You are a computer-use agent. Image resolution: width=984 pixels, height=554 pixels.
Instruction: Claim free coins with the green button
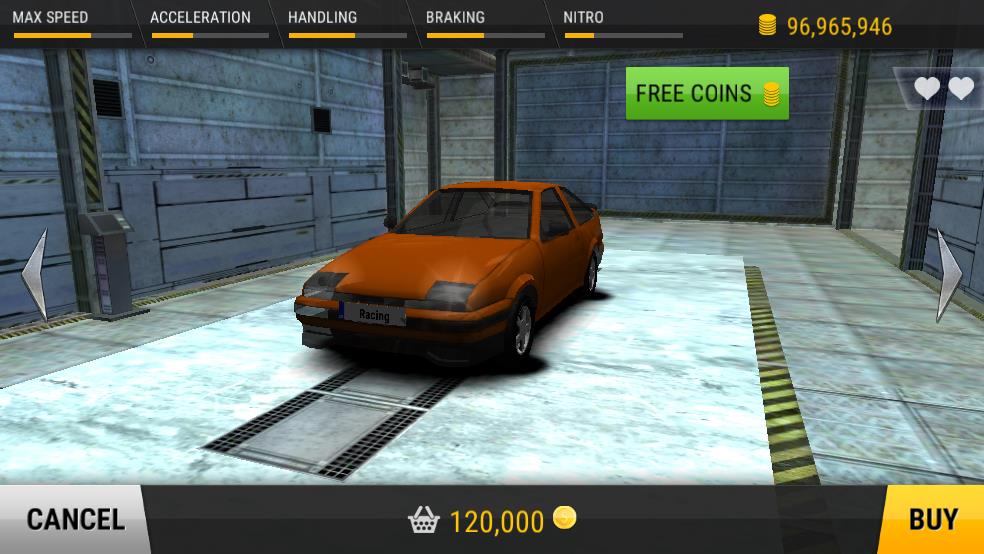[707, 94]
